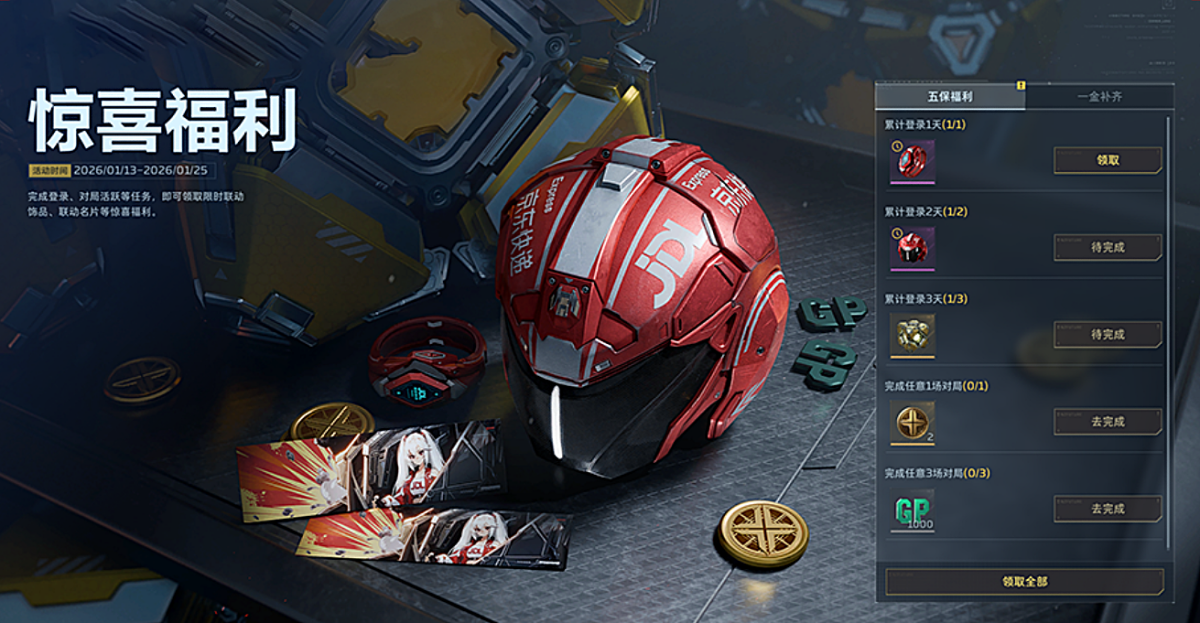The height and width of the screenshot is (623, 1200).
Task: Open the 一金补齐 tab
Action: click(1098, 97)
